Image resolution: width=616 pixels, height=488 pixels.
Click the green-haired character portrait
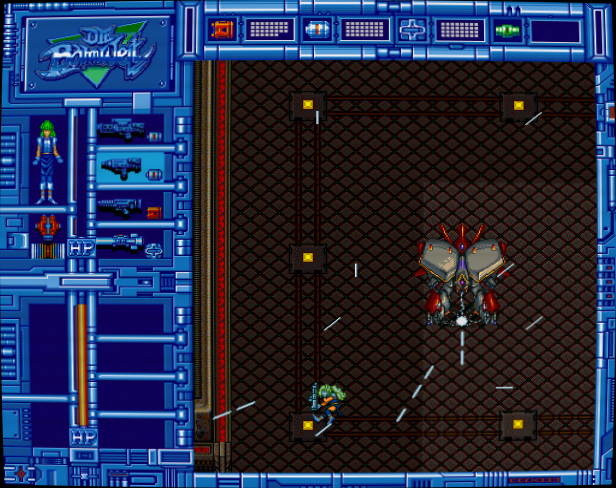(x=45, y=160)
